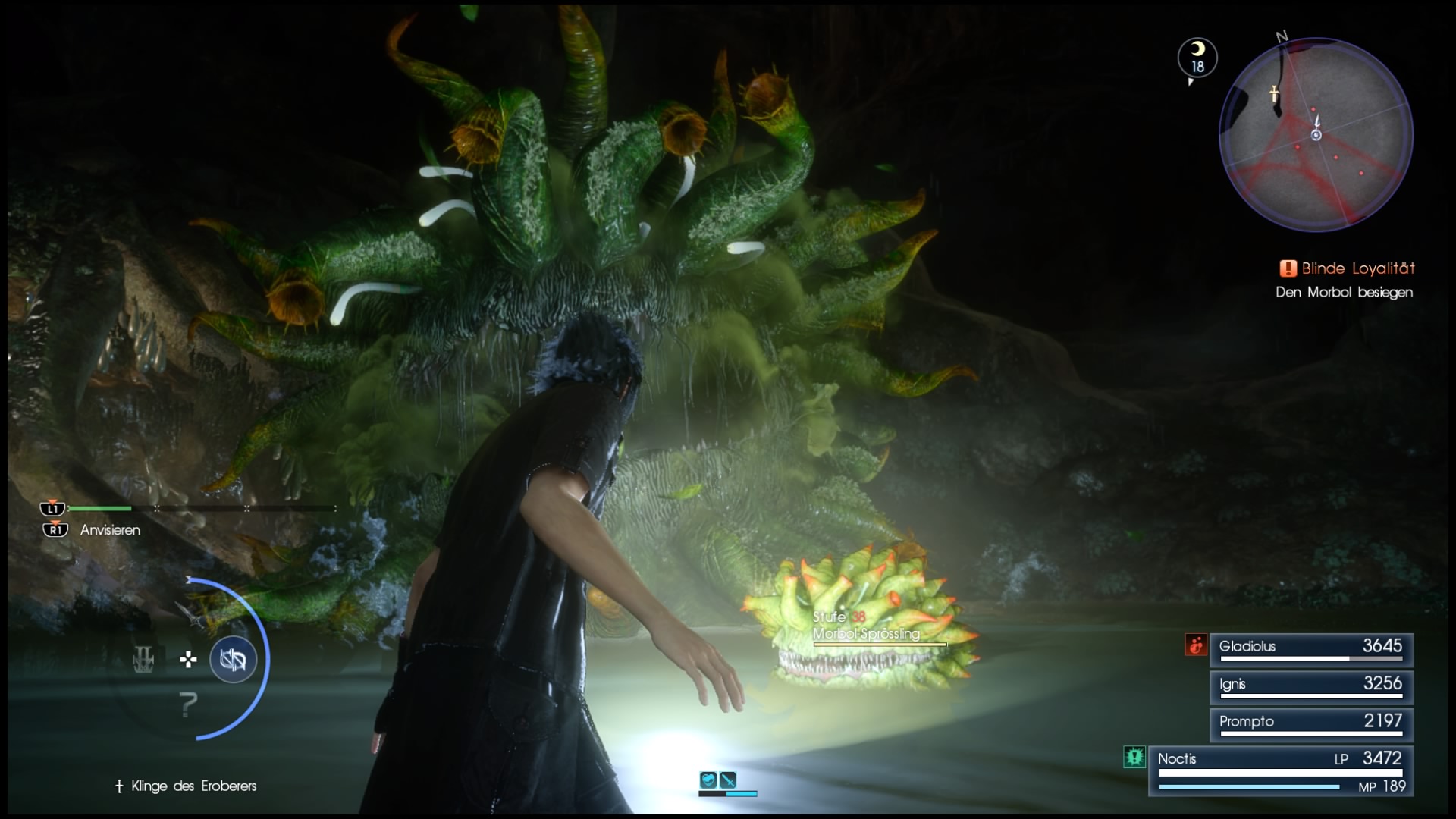This screenshot has height=819, width=1456.
Task: Click the Klinge des Eroberers weapon label
Action: tap(193, 786)
